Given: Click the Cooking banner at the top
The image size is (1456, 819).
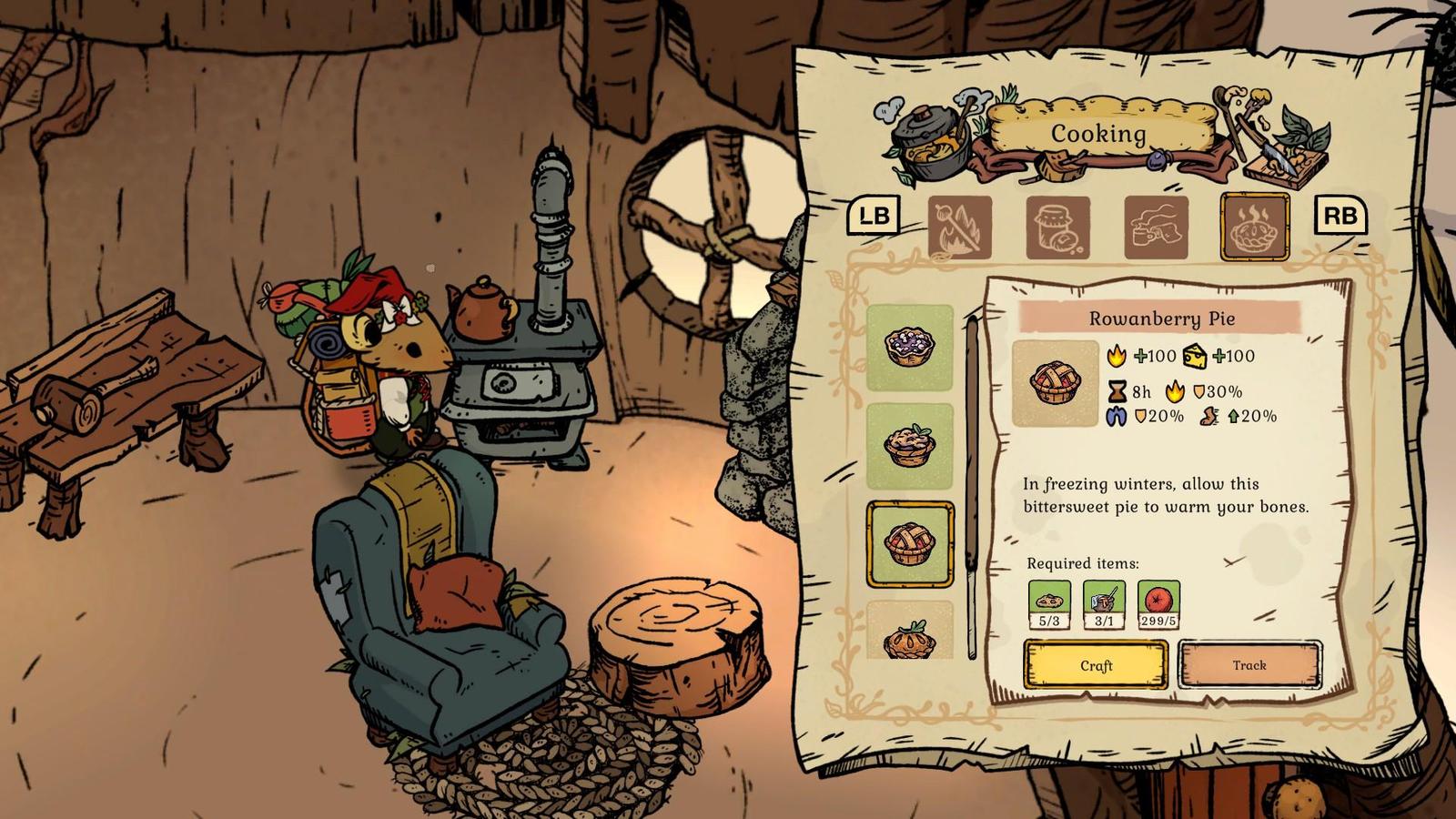Looking at the screenshot, I should coord(1100,133).
